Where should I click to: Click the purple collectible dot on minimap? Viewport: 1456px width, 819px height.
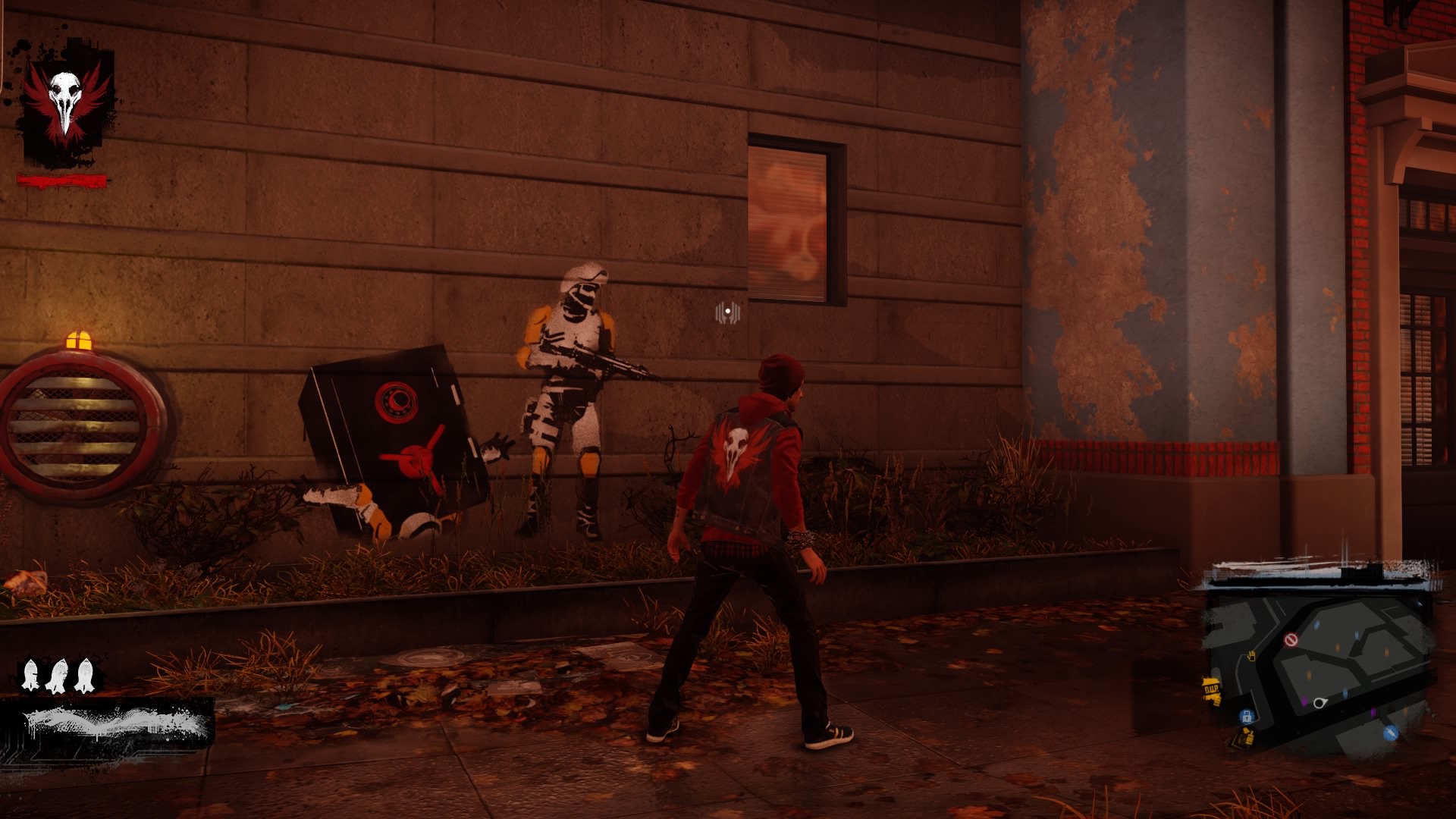1304,702
